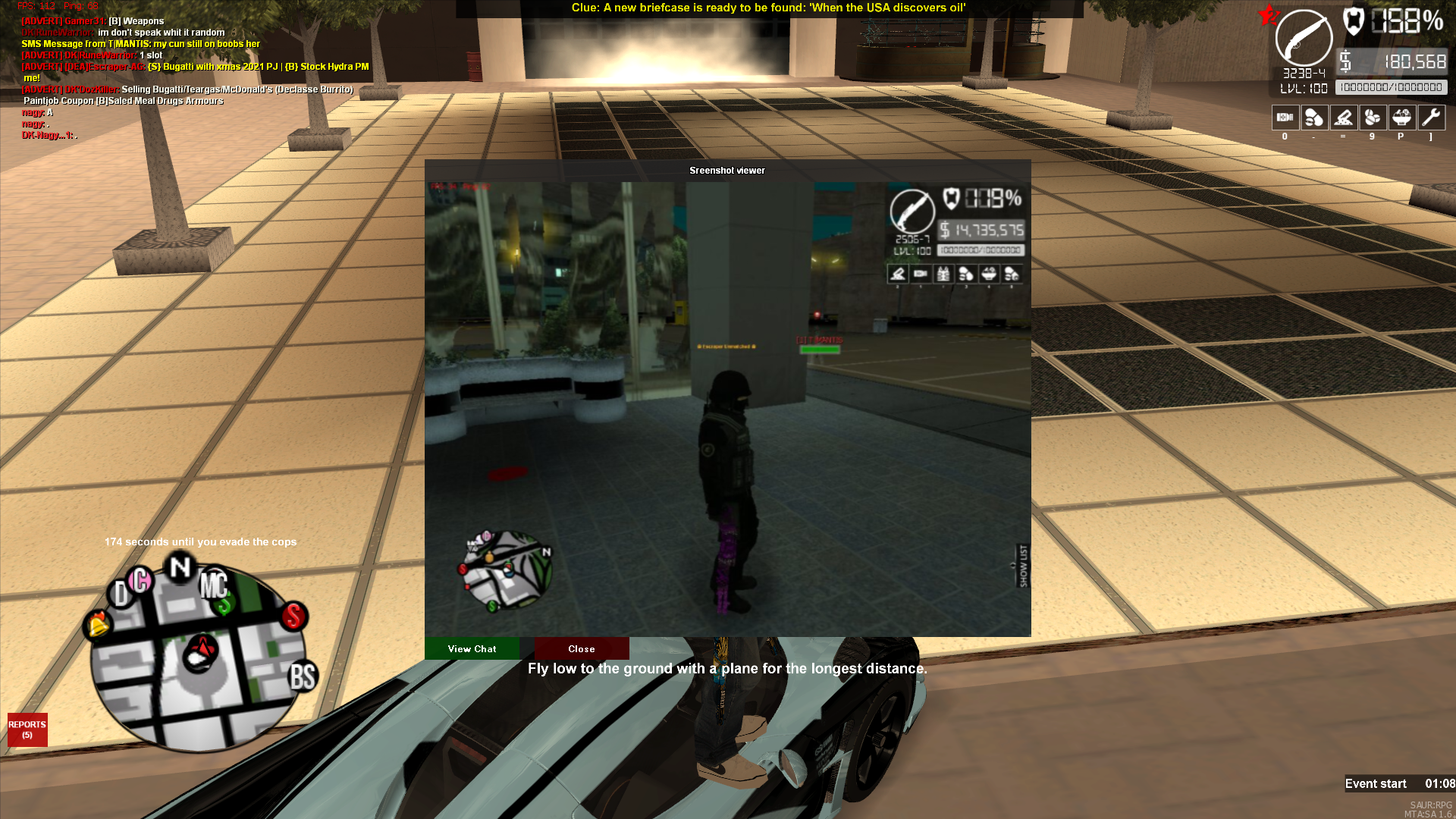The height and width of the screenshot is (819, 1456).
Task: Use the round tablets quick slot
Action: 1372,118
